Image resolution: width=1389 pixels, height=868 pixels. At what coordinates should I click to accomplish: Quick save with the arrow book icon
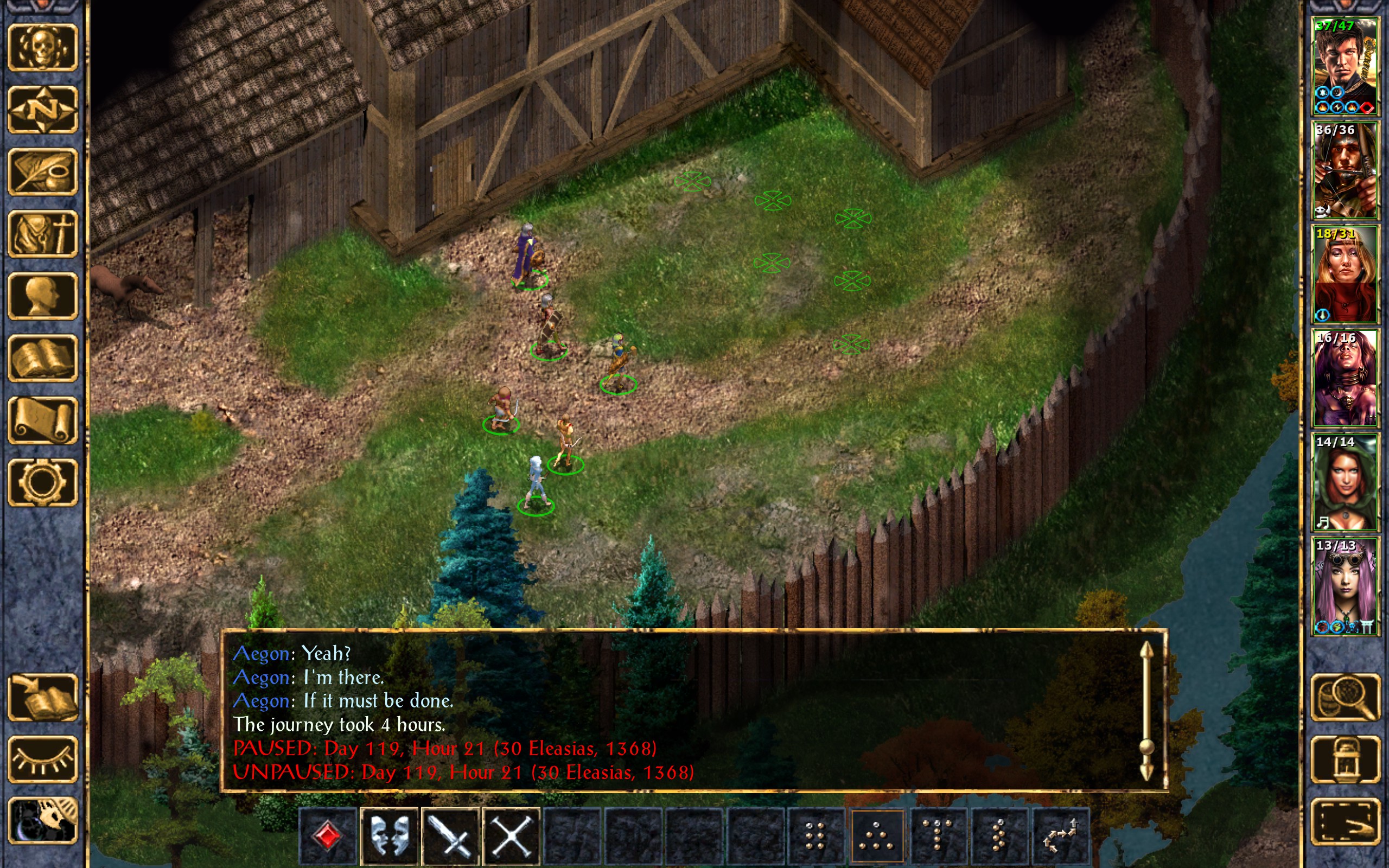[x=43, y=697]
